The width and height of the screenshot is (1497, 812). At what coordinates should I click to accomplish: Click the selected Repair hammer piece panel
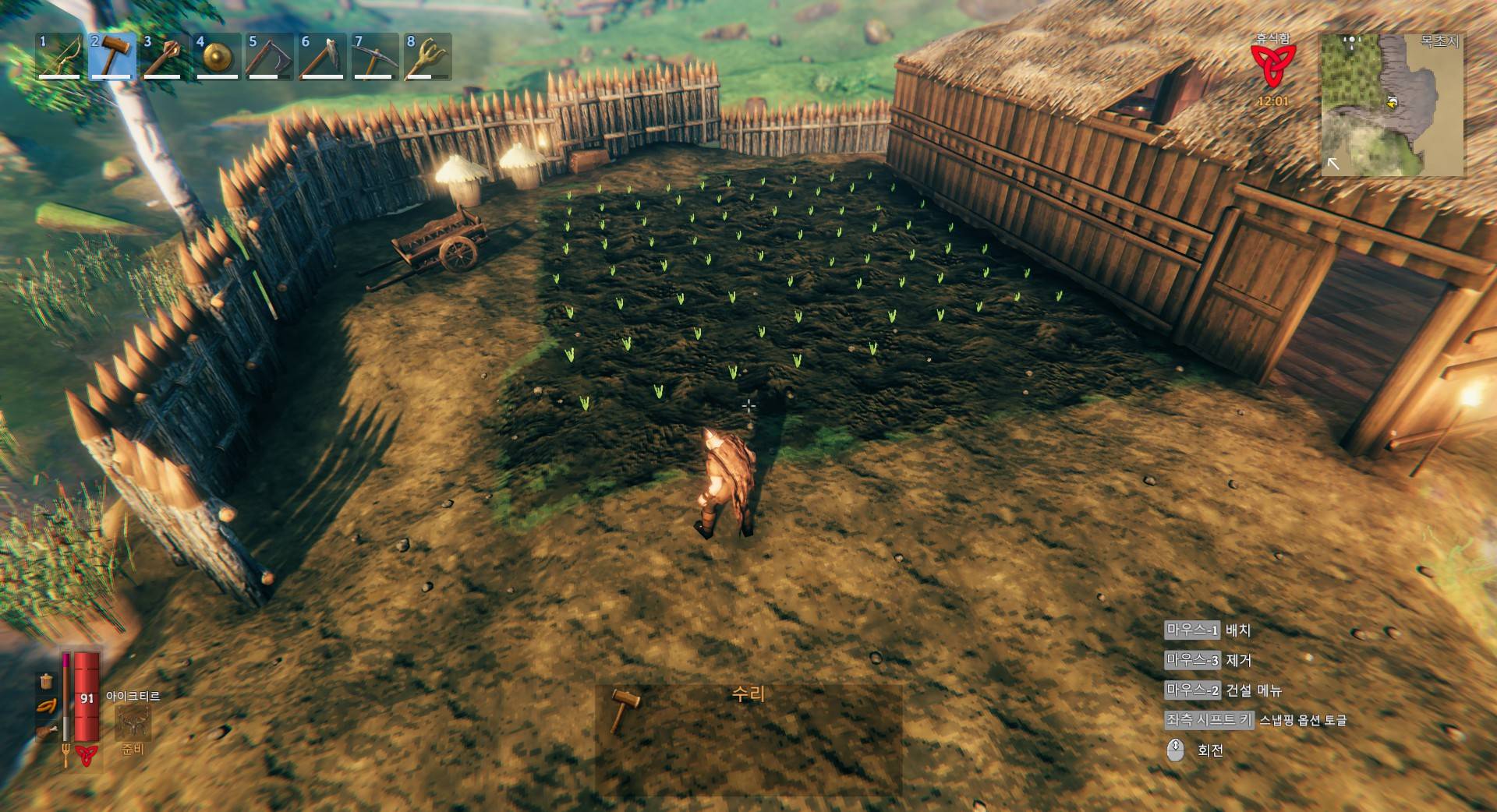pyautogui.click(x=748, y=738)
